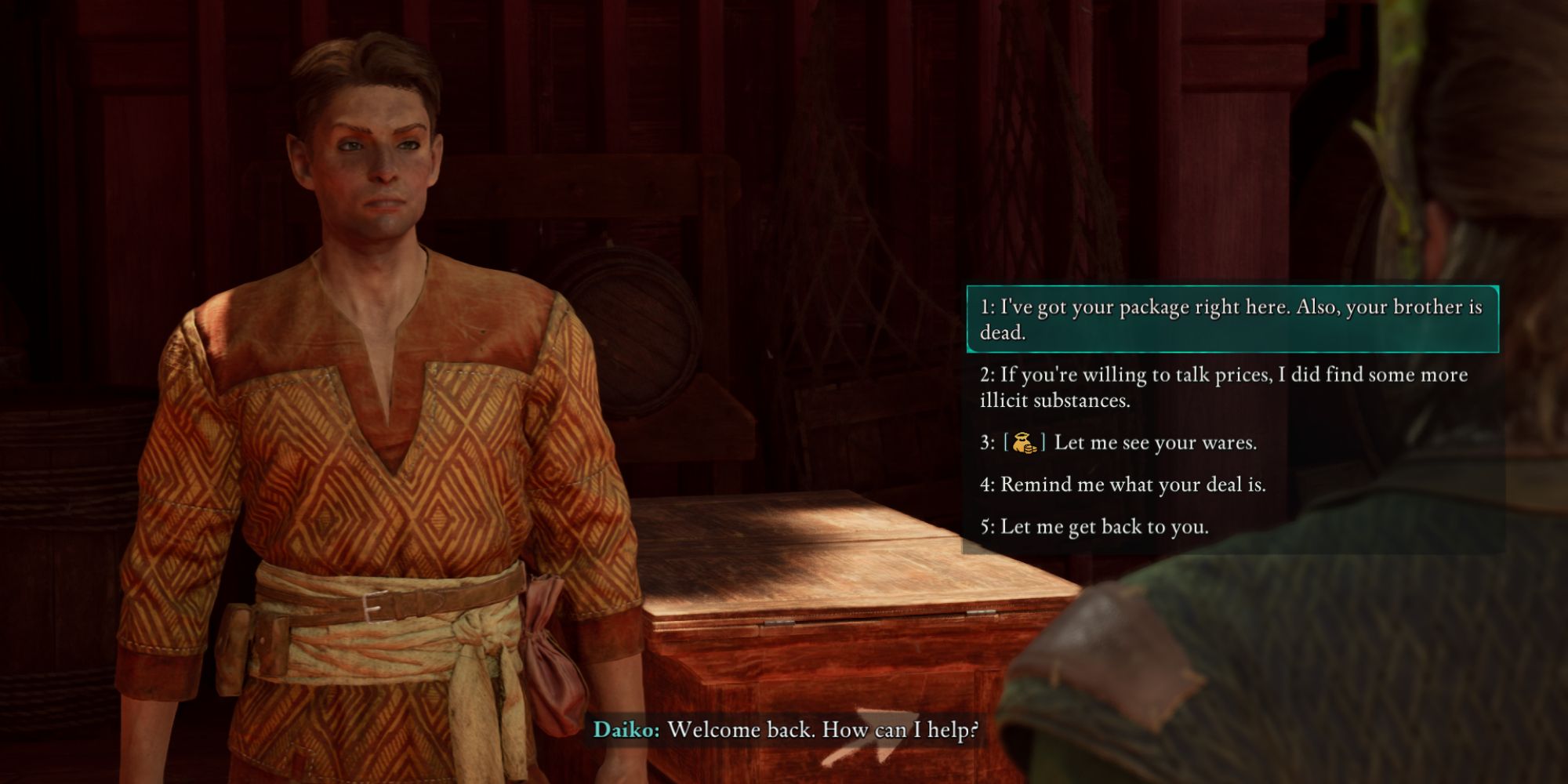Click the number 5 beside the last option

click(x=986, y=527)
